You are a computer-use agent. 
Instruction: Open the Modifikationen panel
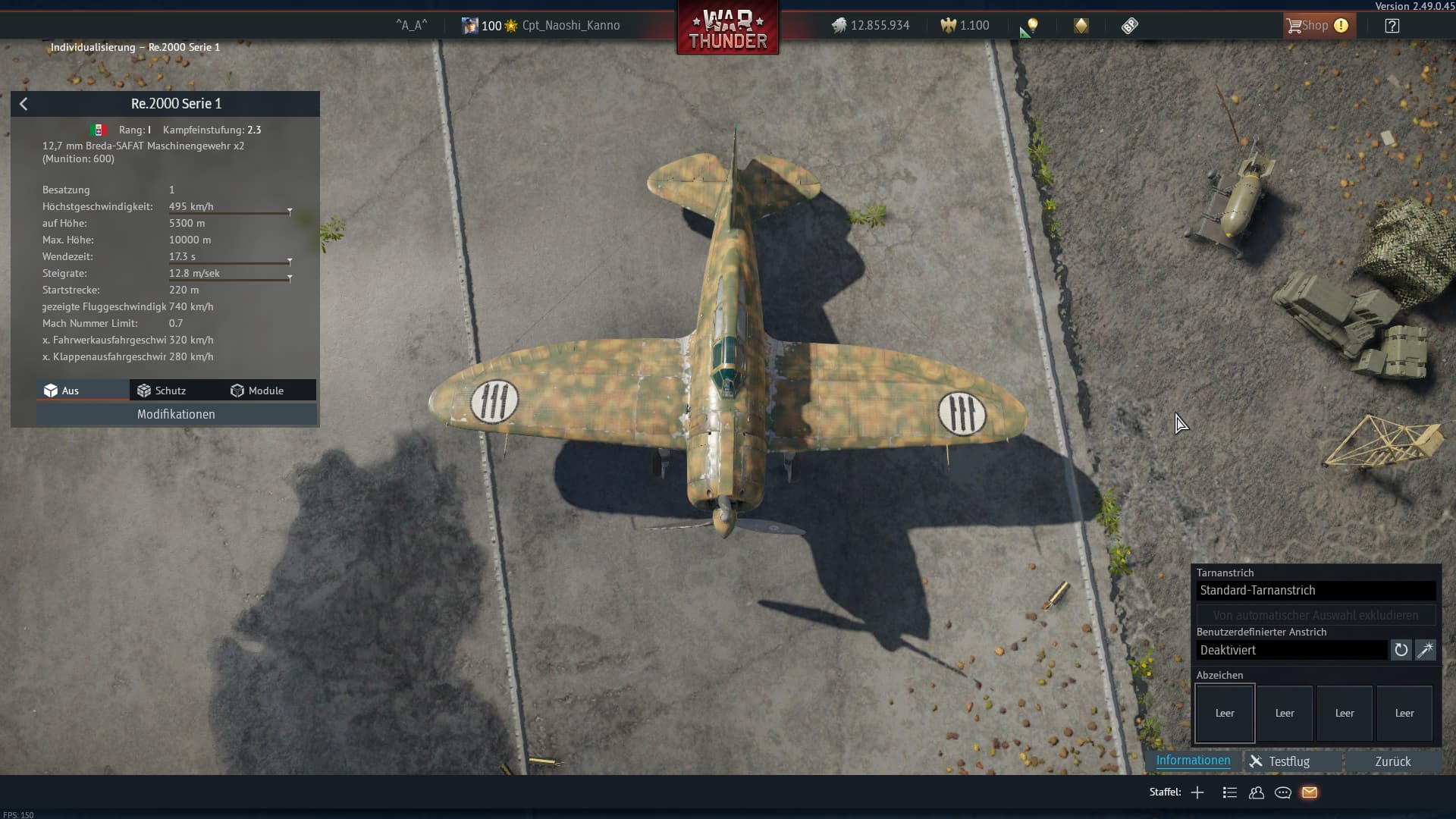(176, 414)
